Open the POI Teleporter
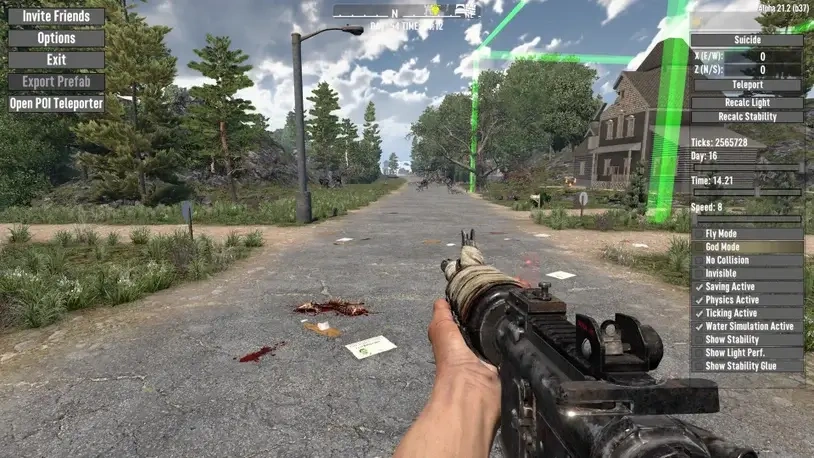814x458 pixels. (56, 103)
